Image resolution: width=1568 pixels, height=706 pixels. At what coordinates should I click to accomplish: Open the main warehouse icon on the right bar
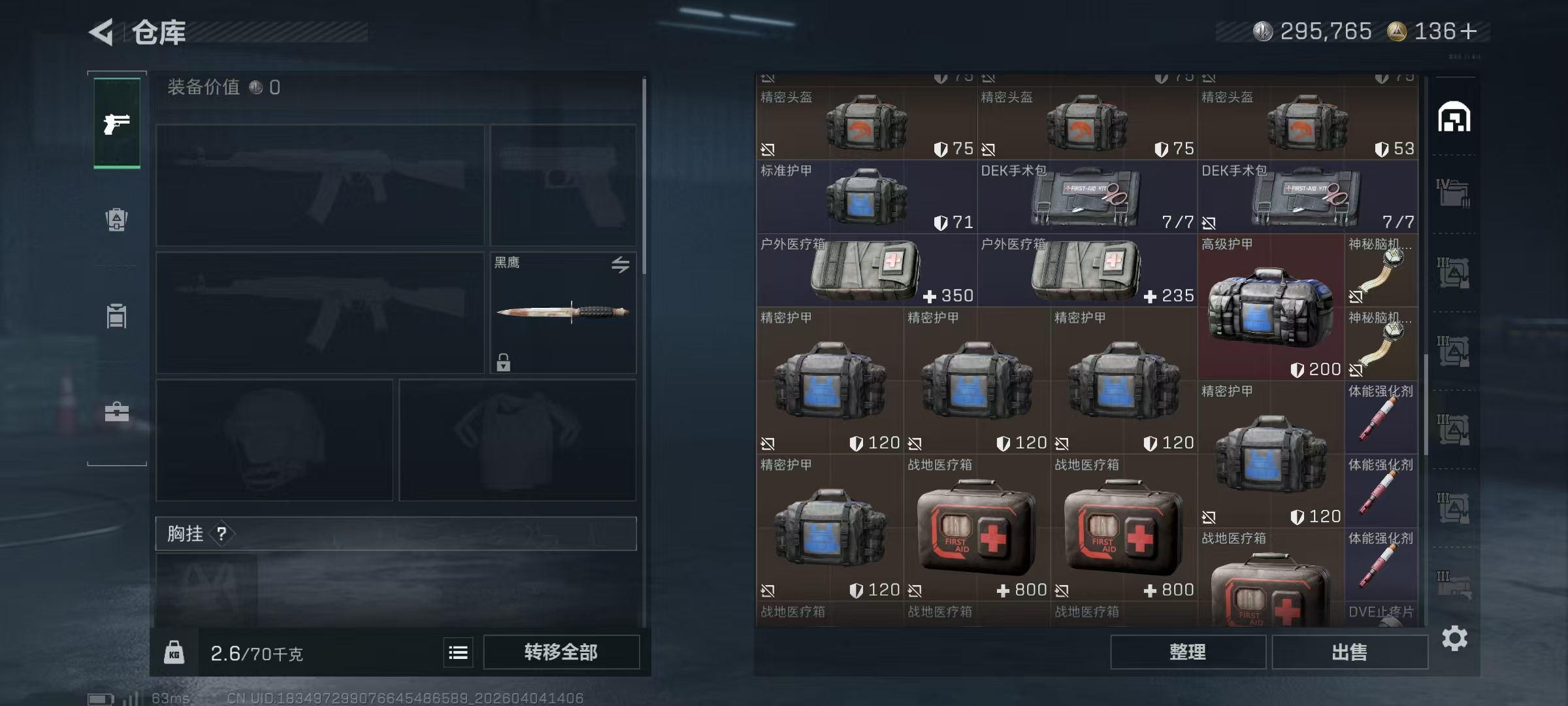pyautogui.click(x=1454, y=118)
